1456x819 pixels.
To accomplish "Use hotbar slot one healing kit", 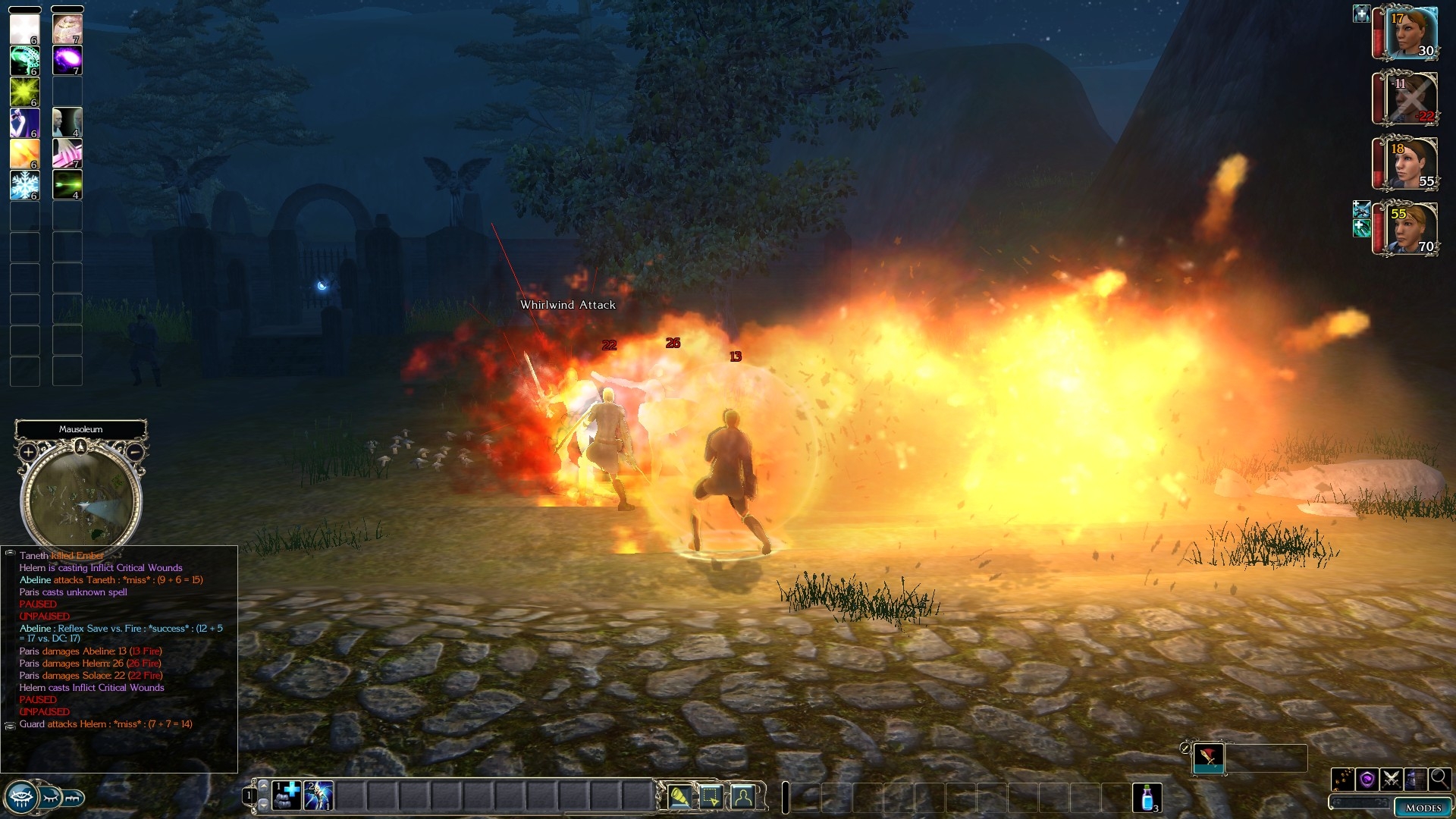I will (287, 795).
